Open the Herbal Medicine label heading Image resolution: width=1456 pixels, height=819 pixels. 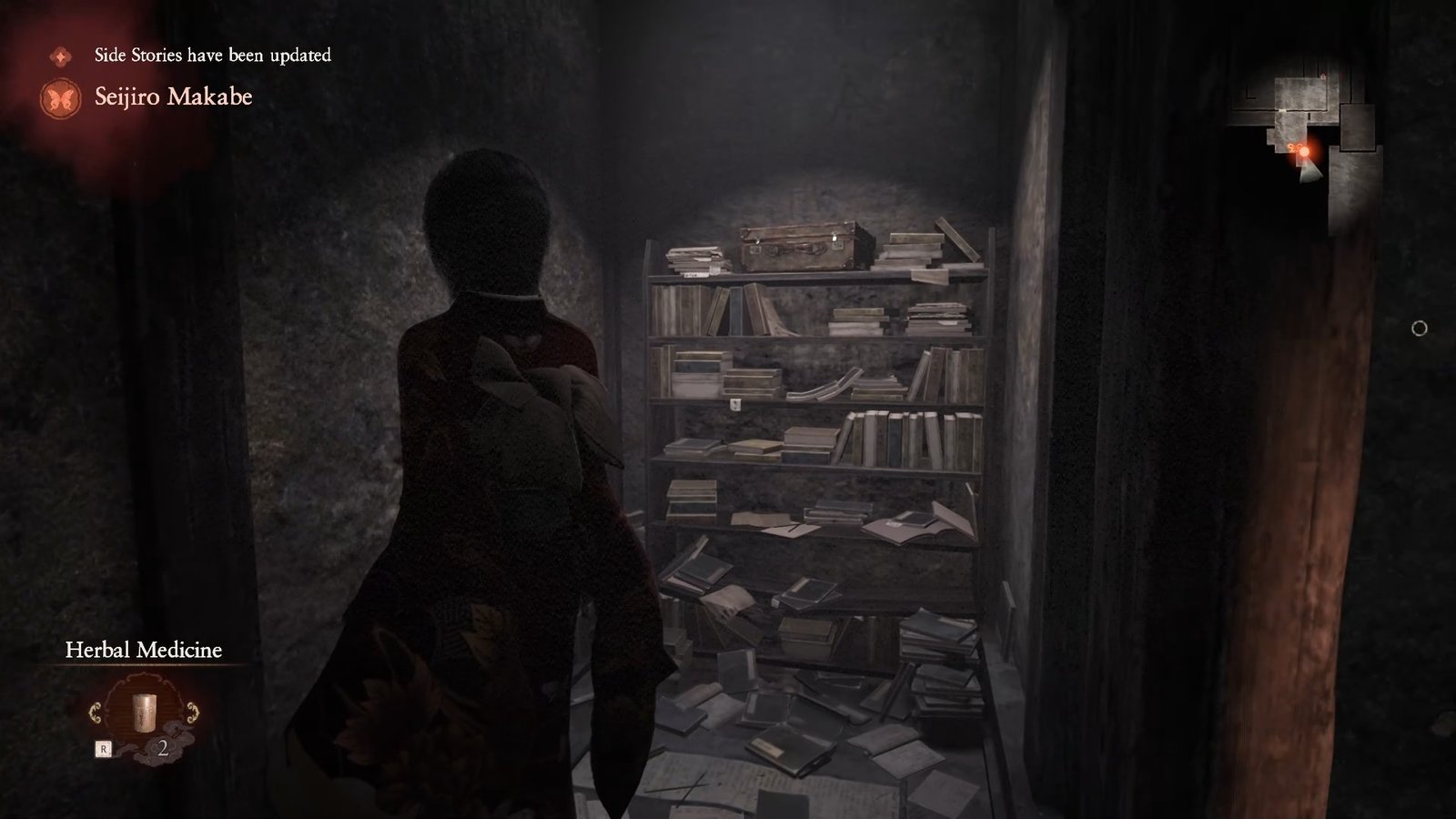click(143, 650)
